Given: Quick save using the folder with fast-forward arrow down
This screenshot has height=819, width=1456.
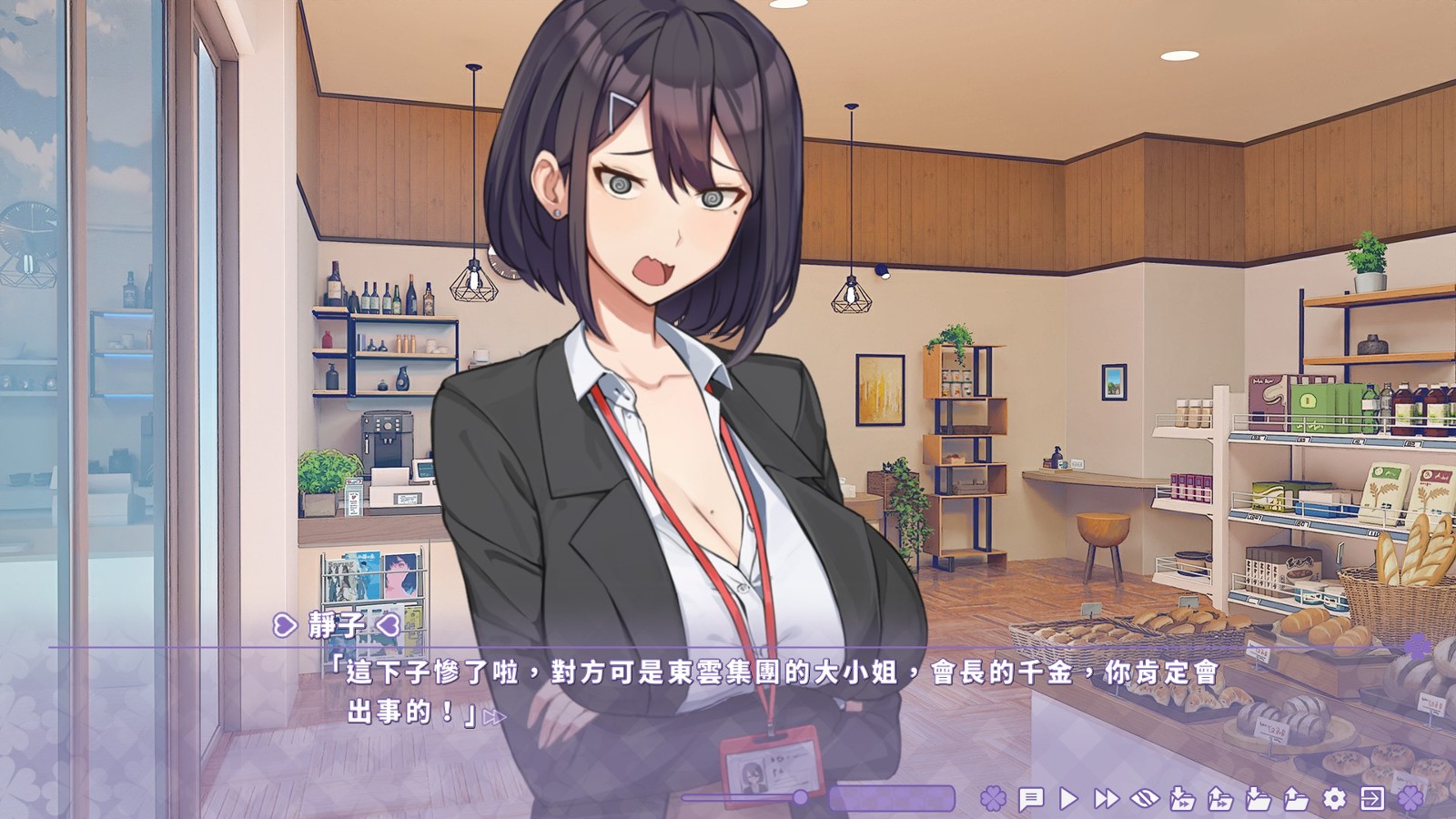Looking at the screenshot, I should (1182, 799).
